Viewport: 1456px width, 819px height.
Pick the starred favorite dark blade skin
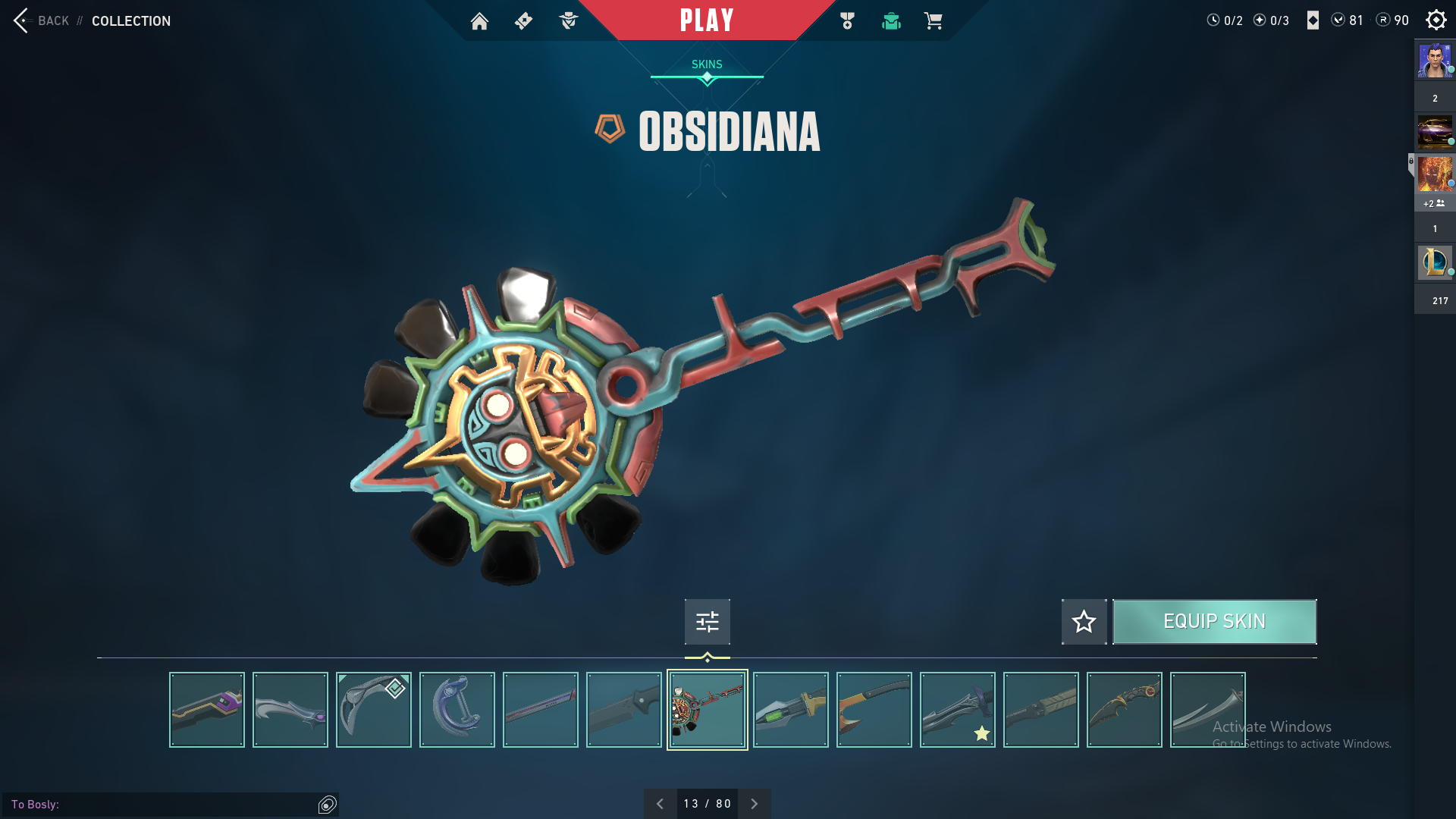958,710
